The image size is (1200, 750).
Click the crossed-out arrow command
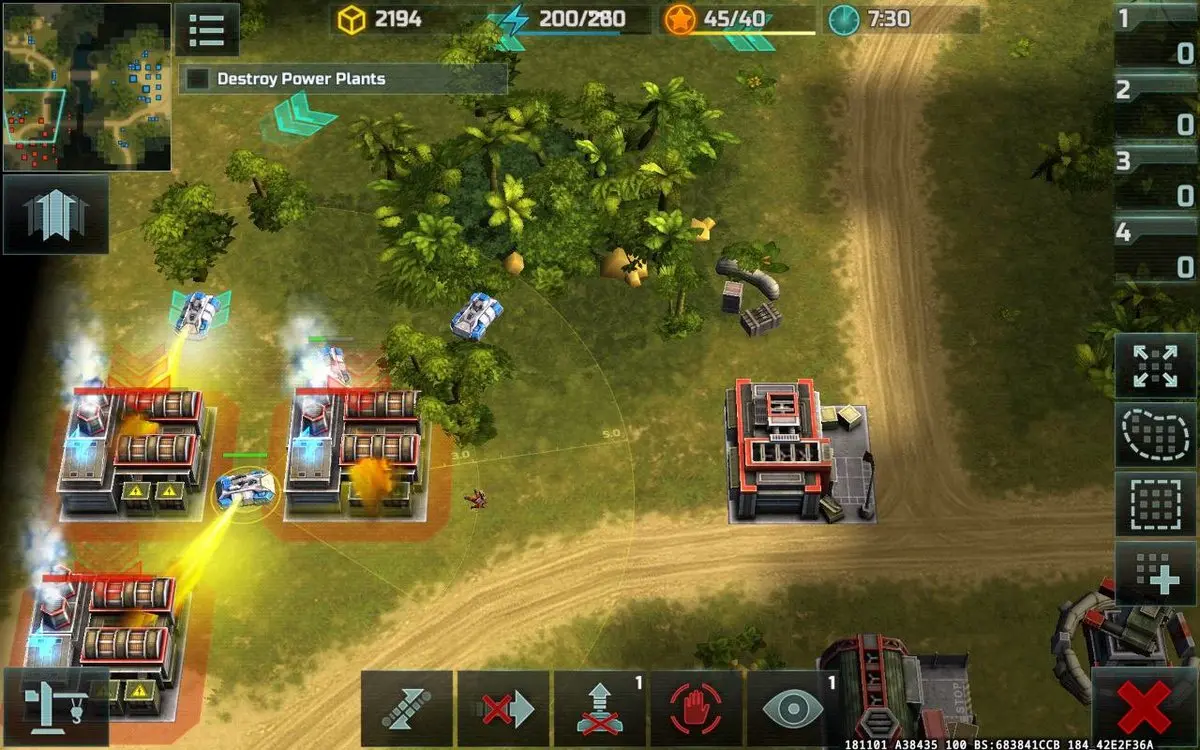coord(503,708)
